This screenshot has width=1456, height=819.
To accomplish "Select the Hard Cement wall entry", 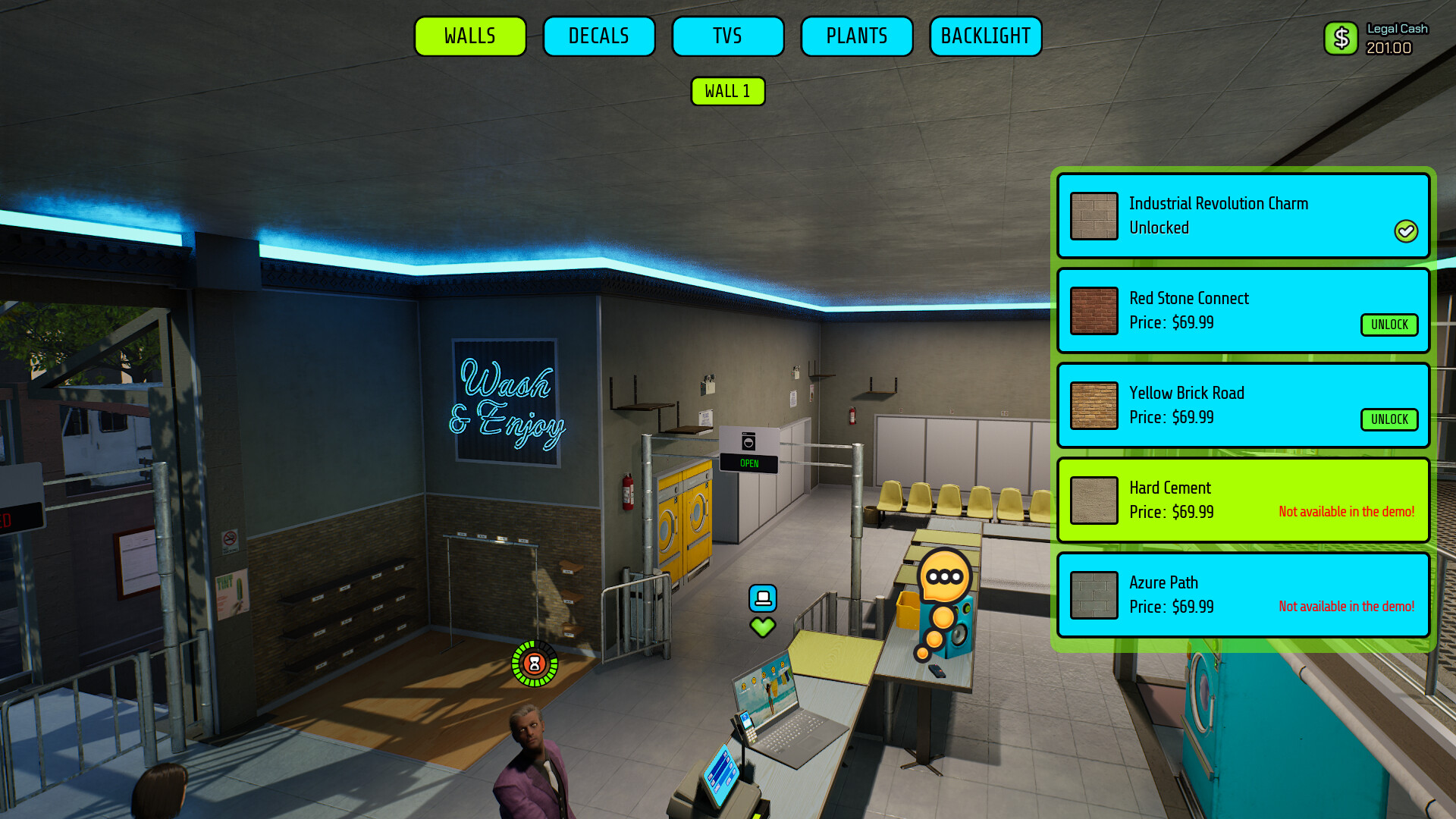I will point(1244,500).
